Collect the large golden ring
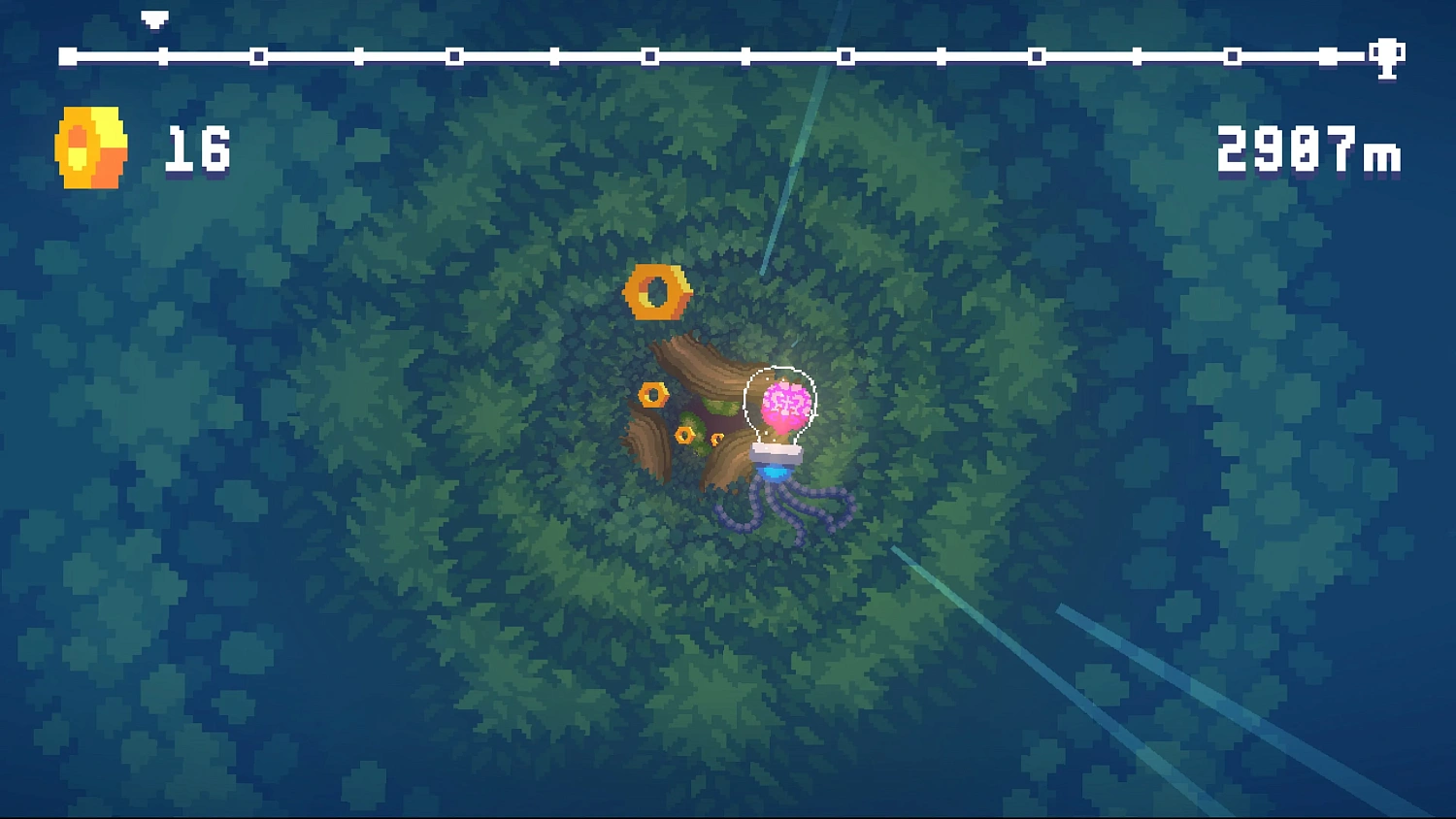 click(656, 291)
